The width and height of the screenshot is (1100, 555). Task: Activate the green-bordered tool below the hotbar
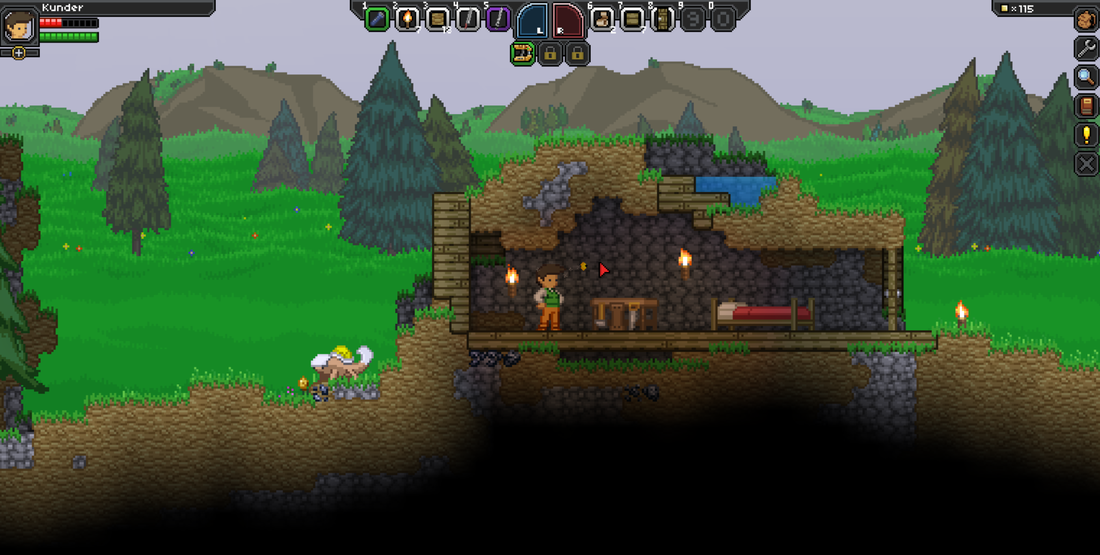click(522, 54)
